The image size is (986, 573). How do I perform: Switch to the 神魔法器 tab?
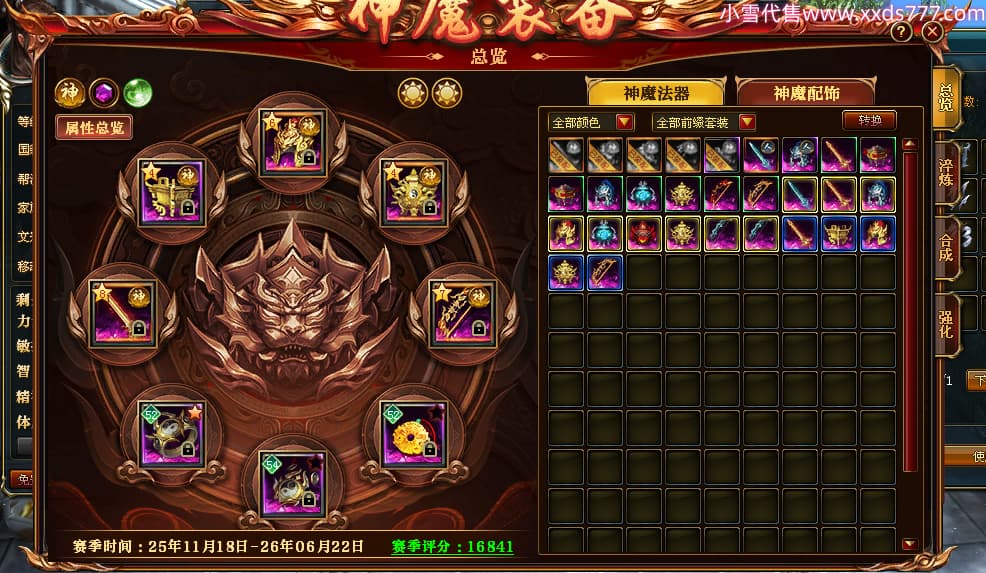click(x=656, y=93)
